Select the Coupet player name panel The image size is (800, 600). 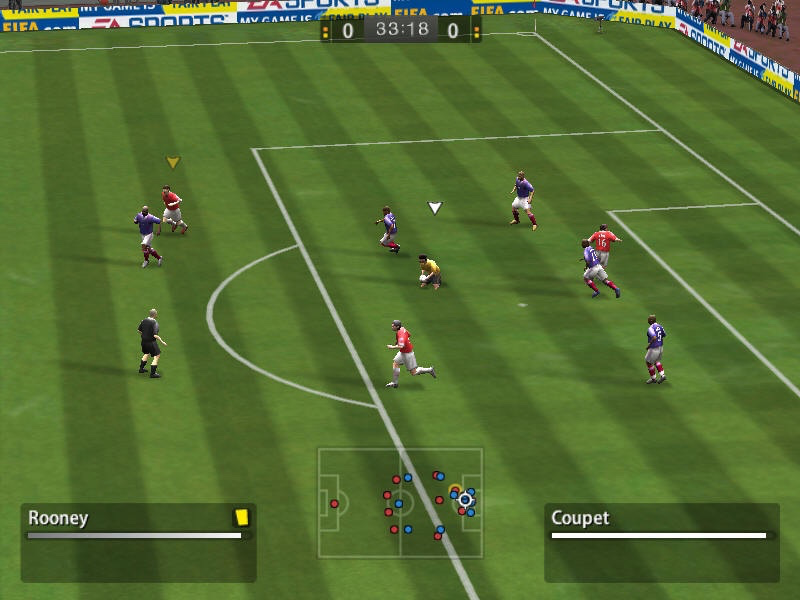tap(661, 541)
